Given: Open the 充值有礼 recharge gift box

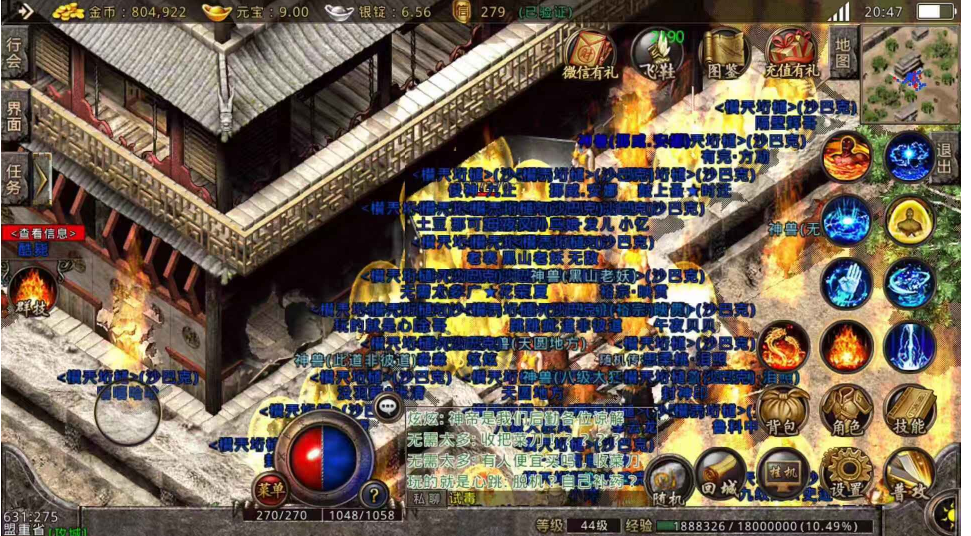Looking at the screenshot, I should pyautogui.click(x=790, y=53).
